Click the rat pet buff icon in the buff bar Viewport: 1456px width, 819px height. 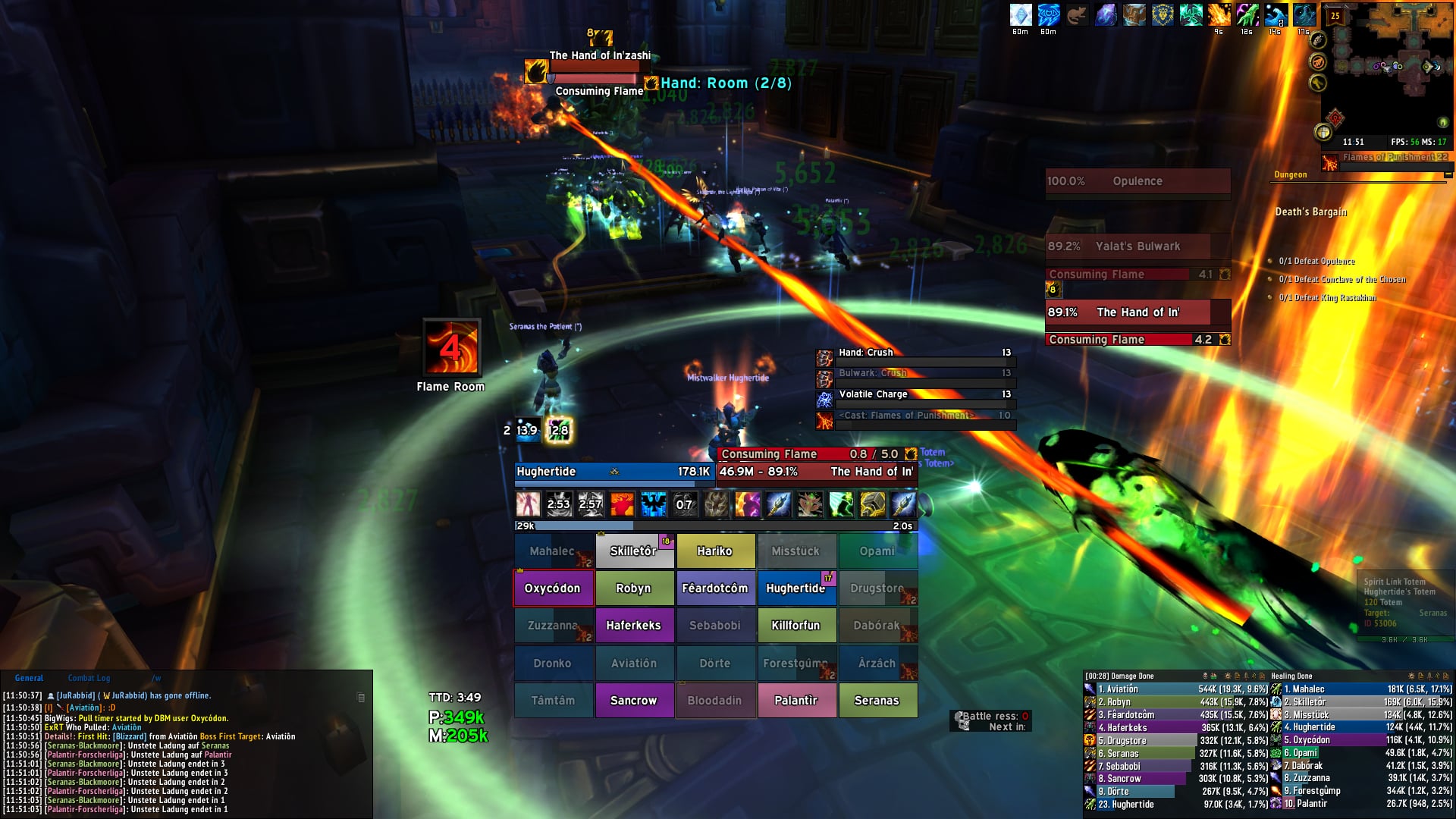coord(1079,15)
